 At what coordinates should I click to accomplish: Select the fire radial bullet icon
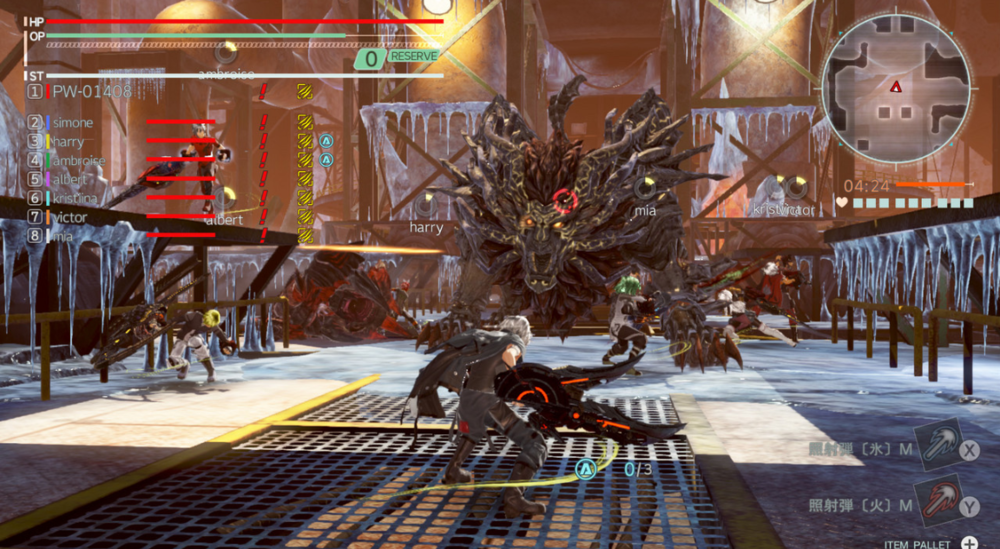(939, 504)
